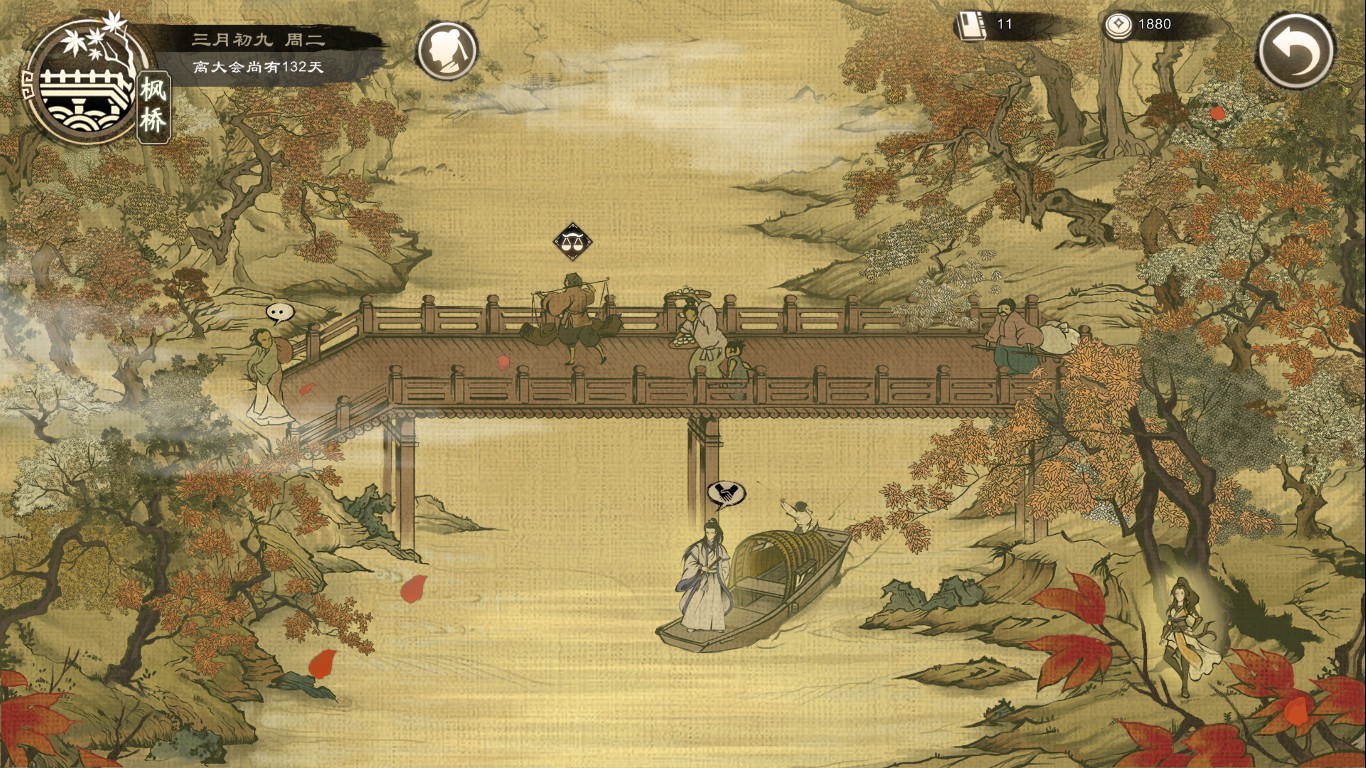The width and height of the screenshot is (1366, 768).
Task: Choose the handshake marker above the boat swordsman
Action: pos(726,493)
